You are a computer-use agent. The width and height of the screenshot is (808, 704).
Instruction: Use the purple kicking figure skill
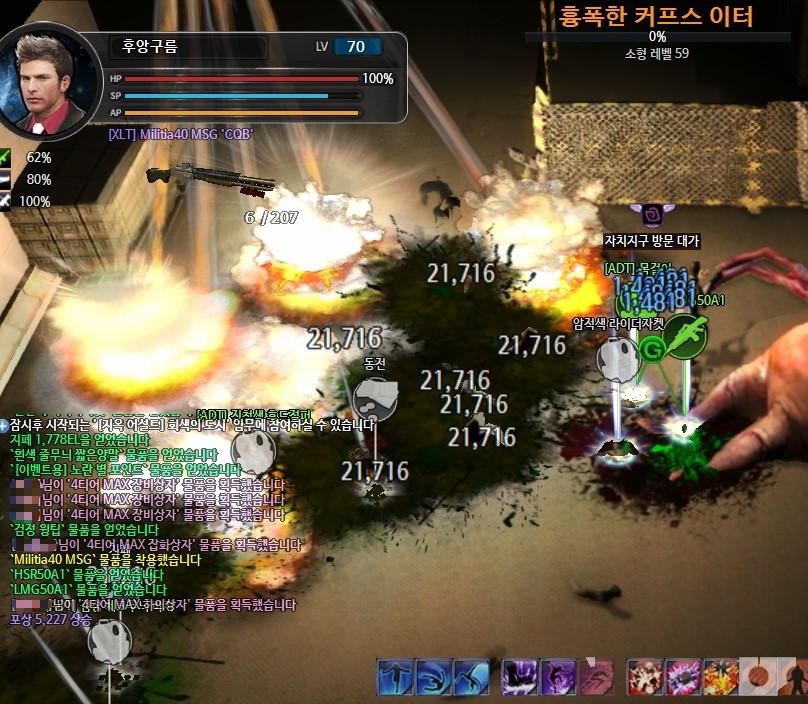[558, 677]
